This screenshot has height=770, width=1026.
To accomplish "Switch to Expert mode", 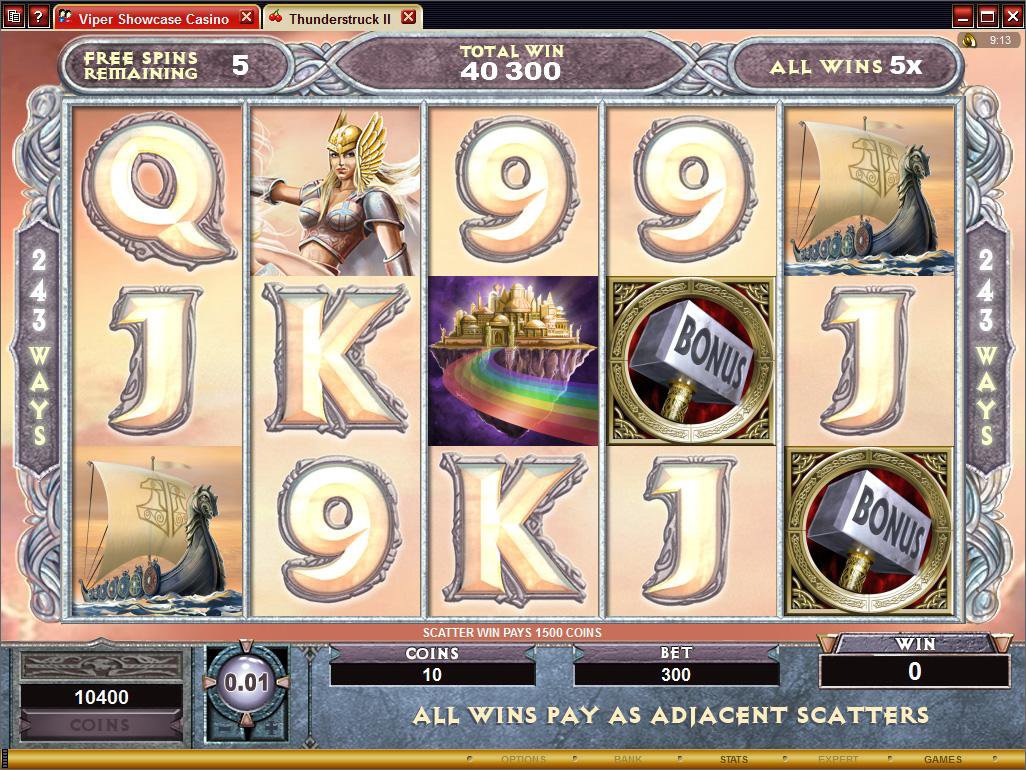I will click(x=838, y=760).
